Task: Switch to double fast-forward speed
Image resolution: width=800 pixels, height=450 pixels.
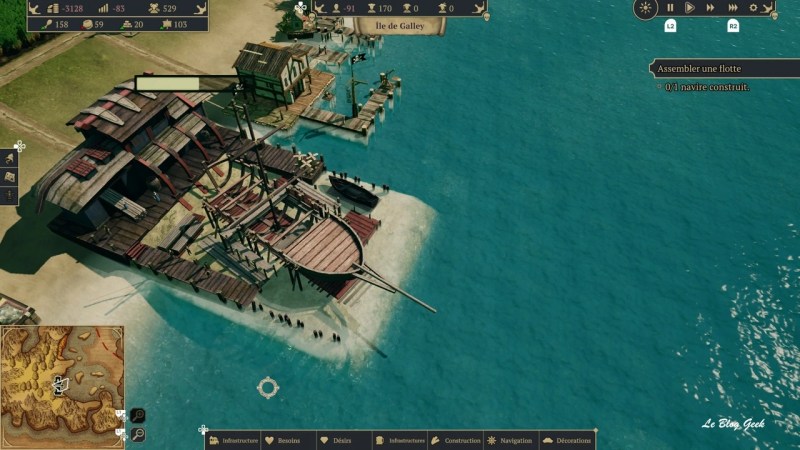Action: (711, 8)
